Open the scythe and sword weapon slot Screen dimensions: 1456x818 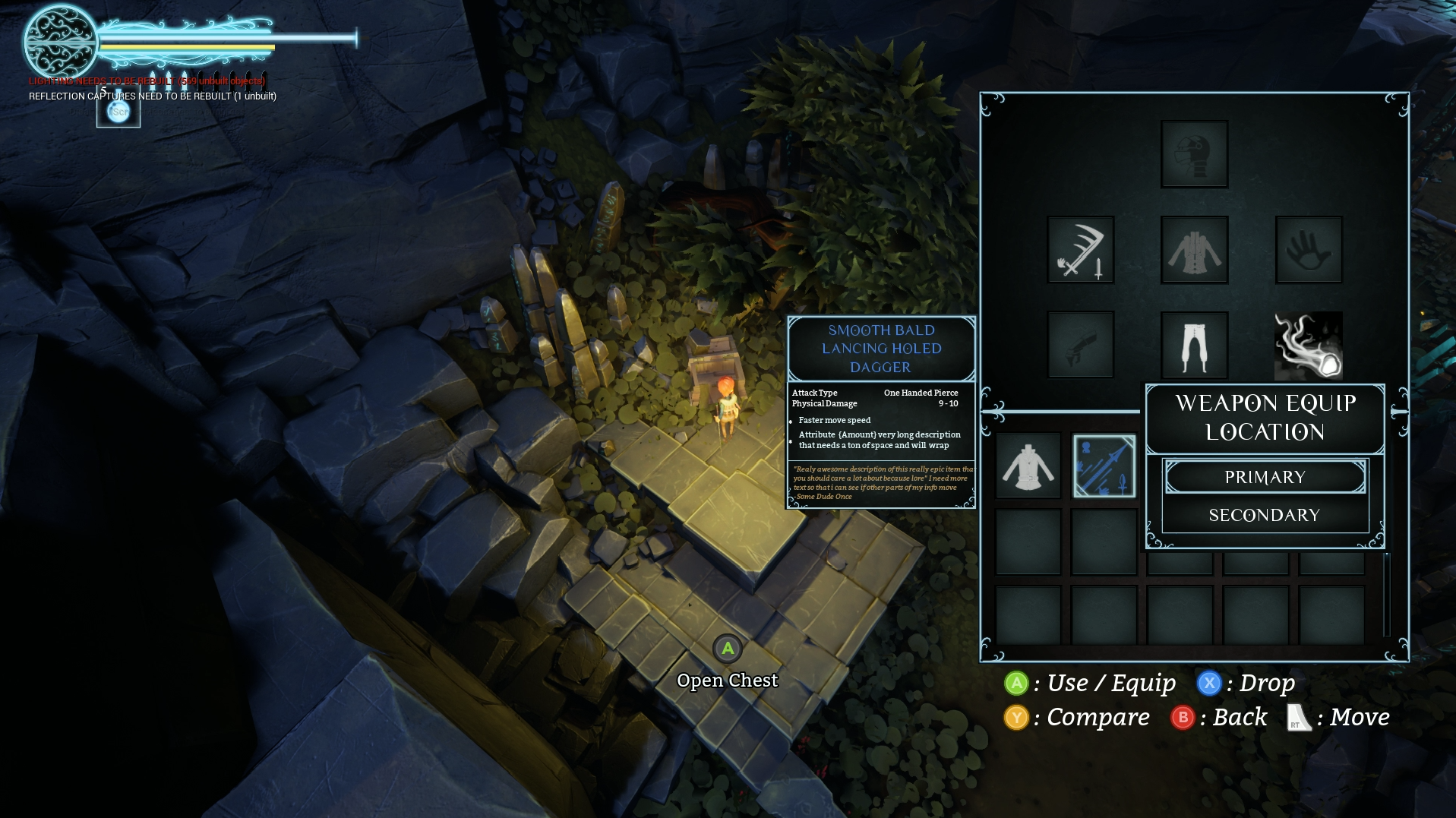1080,250
